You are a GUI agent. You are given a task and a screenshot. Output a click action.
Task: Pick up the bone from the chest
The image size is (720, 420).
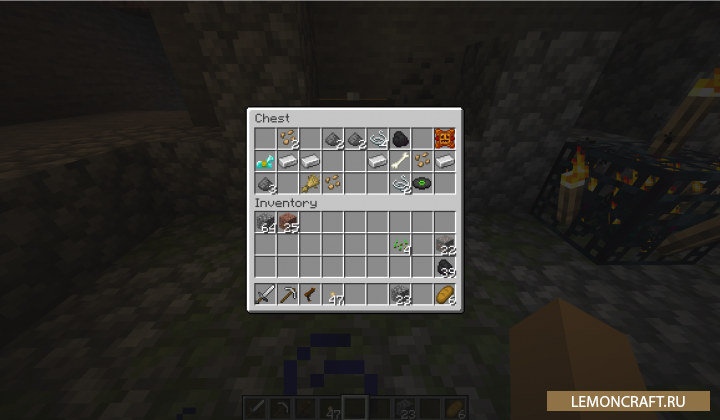400,160
